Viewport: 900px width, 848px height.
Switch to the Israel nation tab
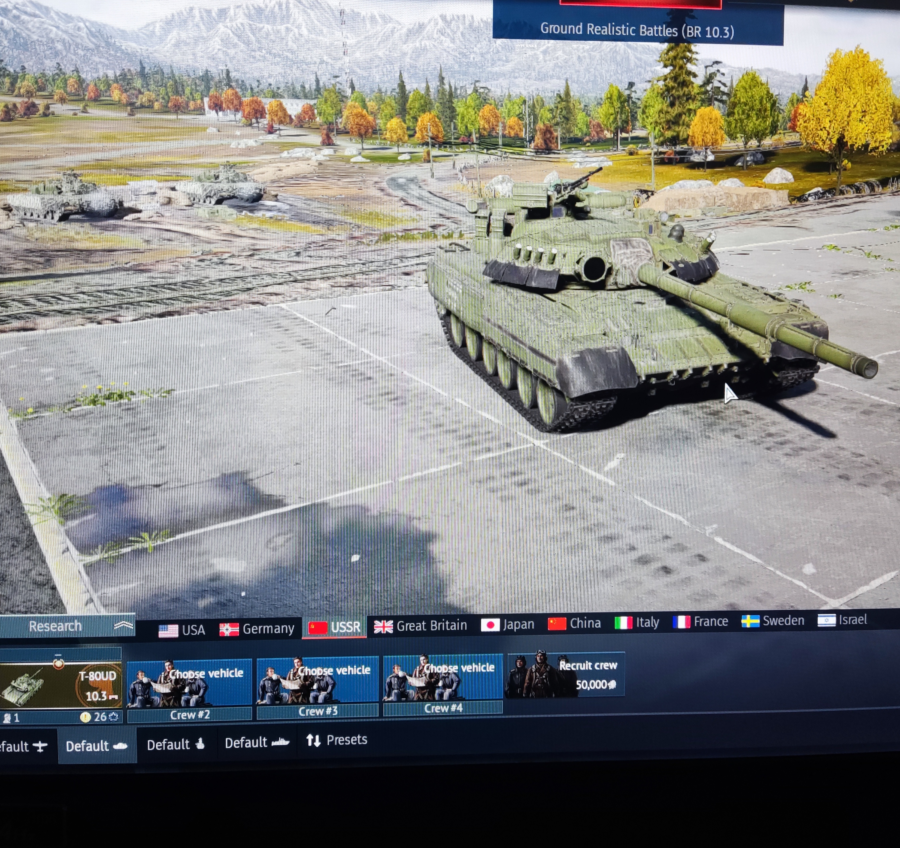842,620
